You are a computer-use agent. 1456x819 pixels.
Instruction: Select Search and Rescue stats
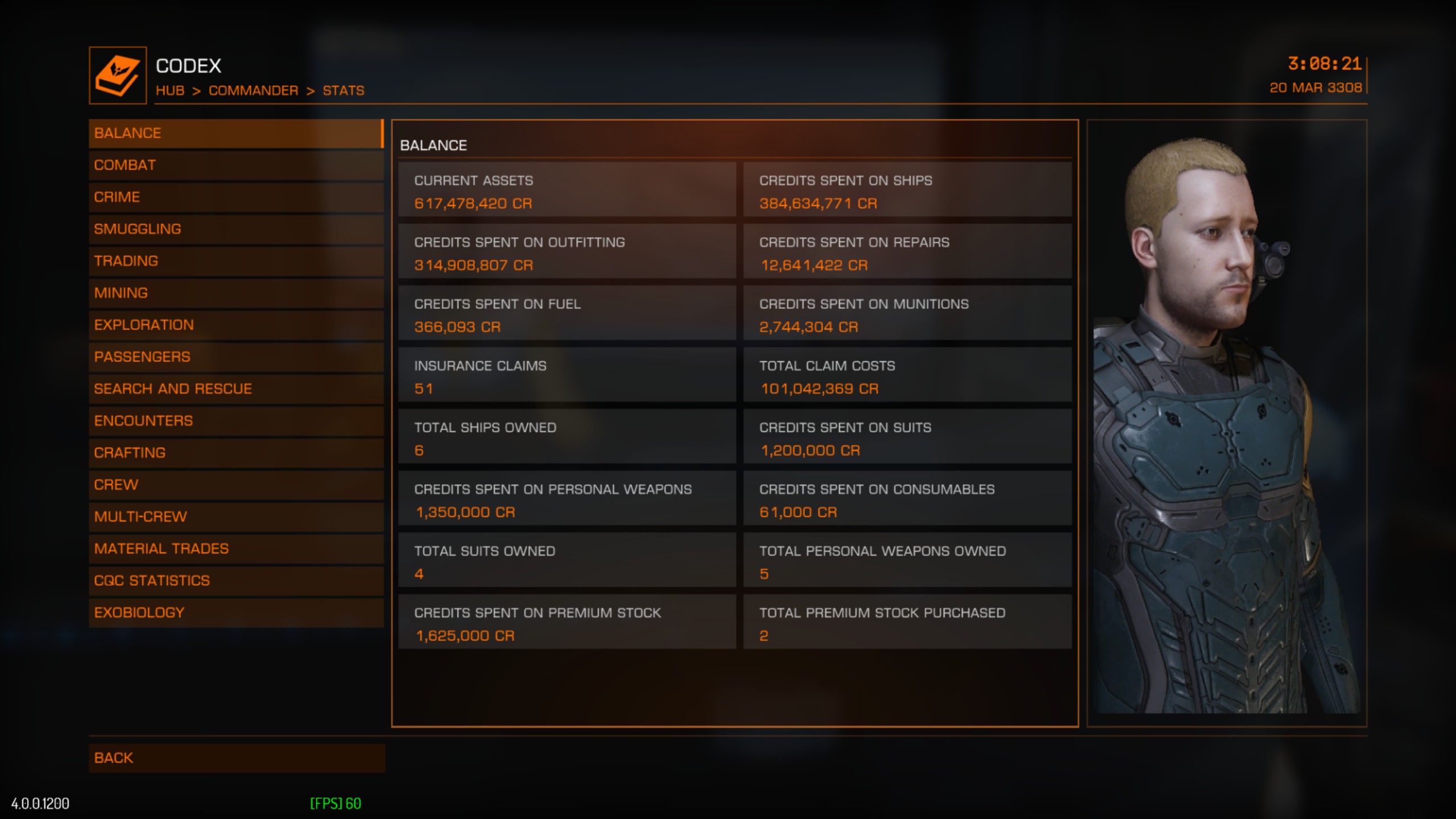click(x=235, y=388)
